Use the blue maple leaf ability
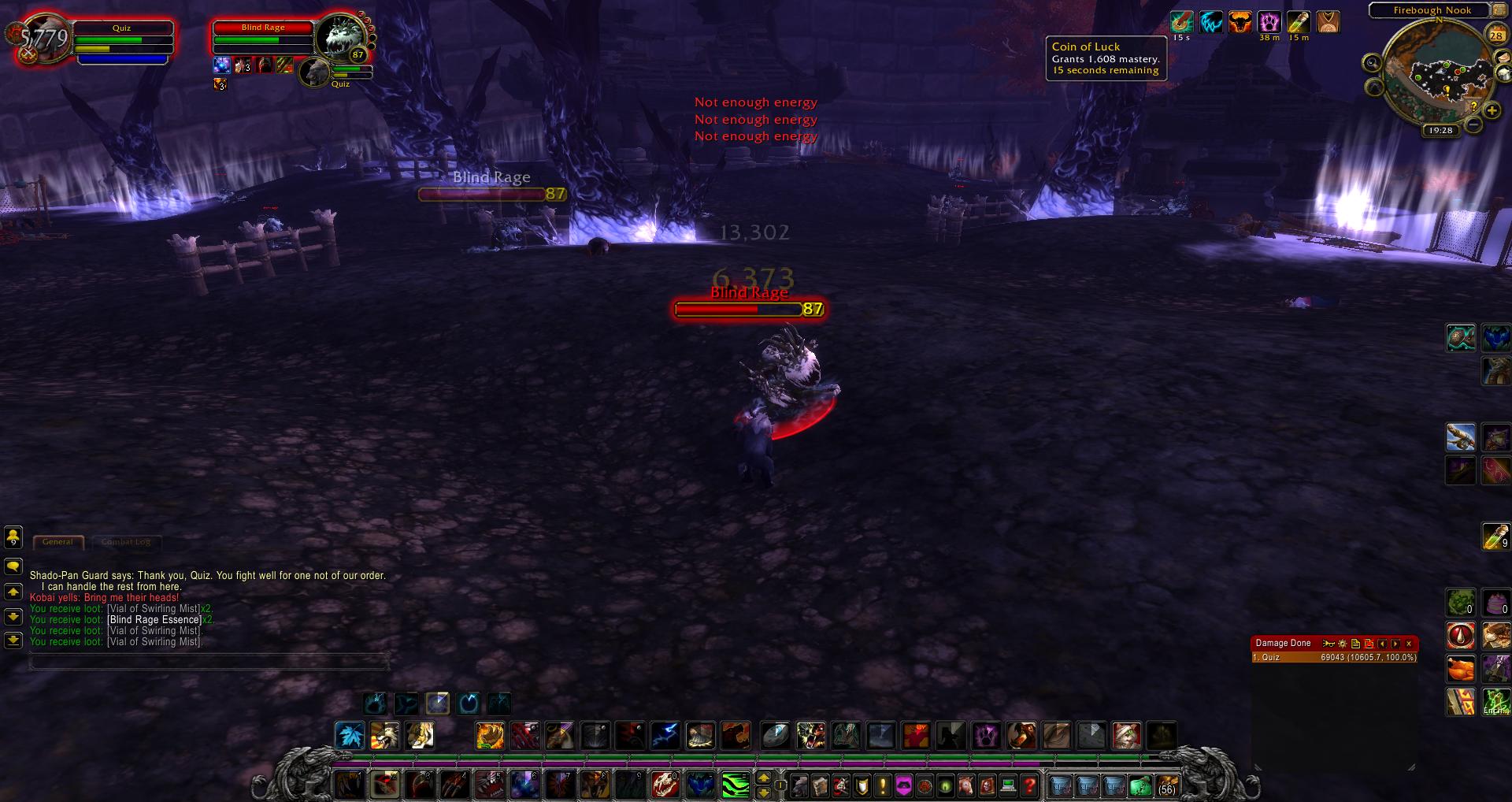 coord(350,736)
